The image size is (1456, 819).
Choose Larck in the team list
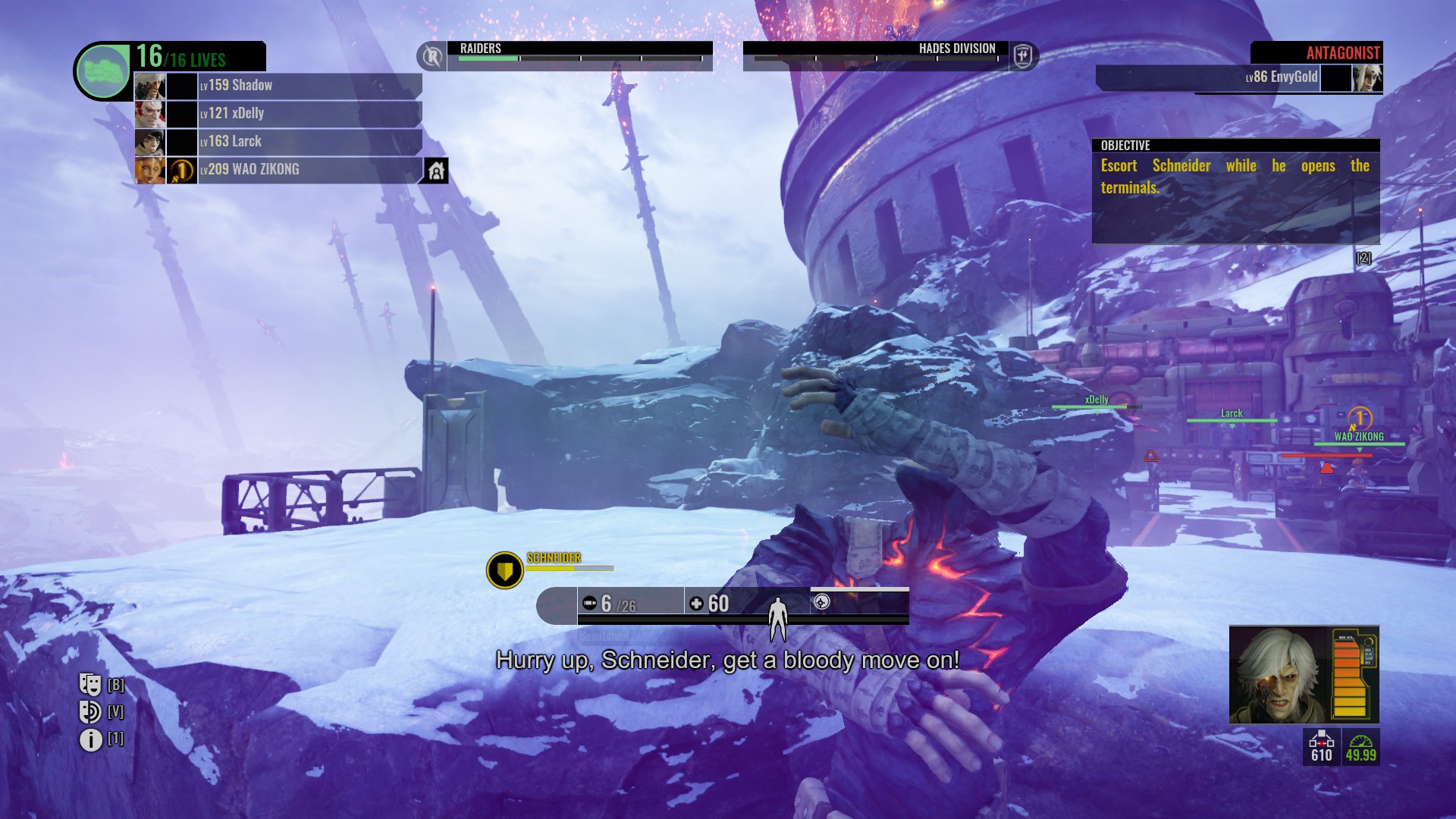(x=278, y=142)
